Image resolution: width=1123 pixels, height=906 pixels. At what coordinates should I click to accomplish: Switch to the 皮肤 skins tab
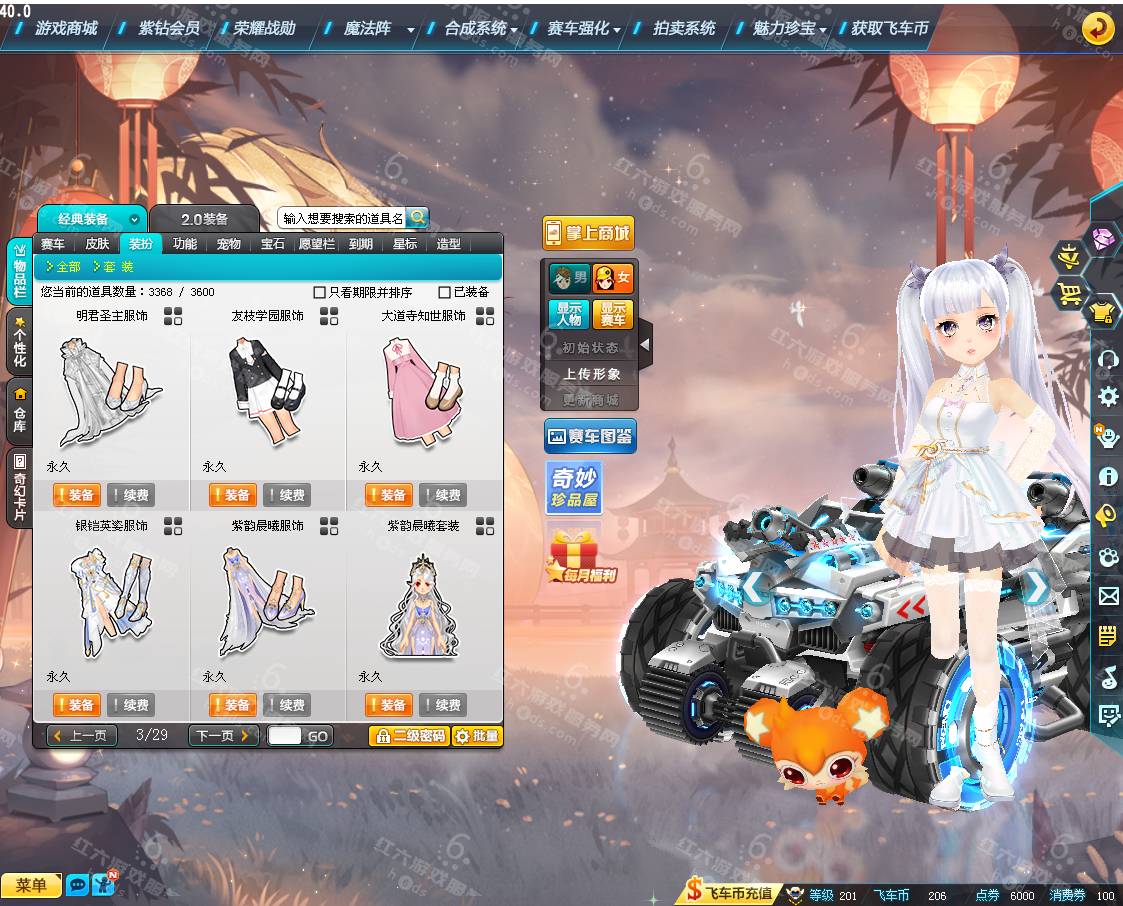click(x=97, y=244)
